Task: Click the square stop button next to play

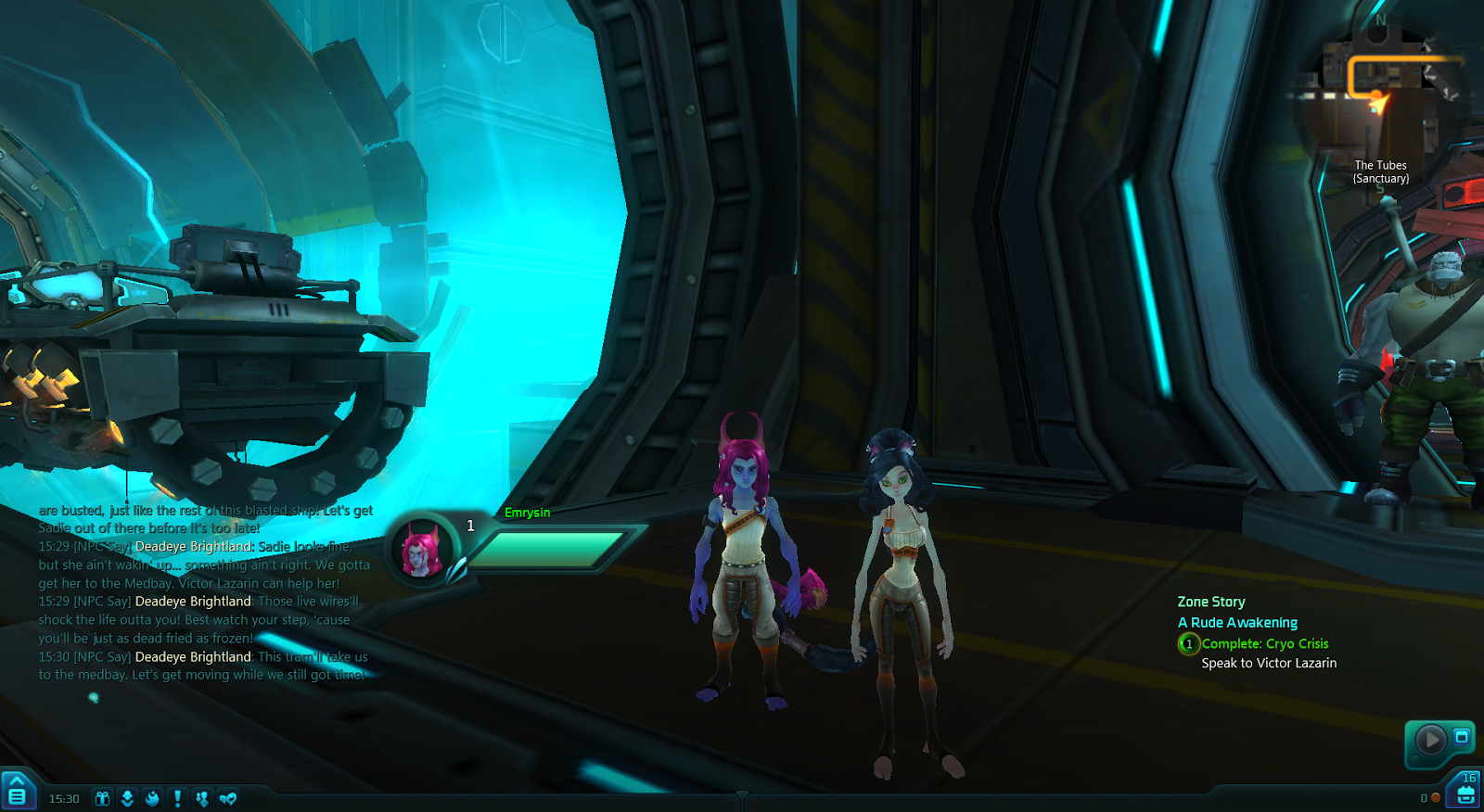Action: coord(1461,738)
